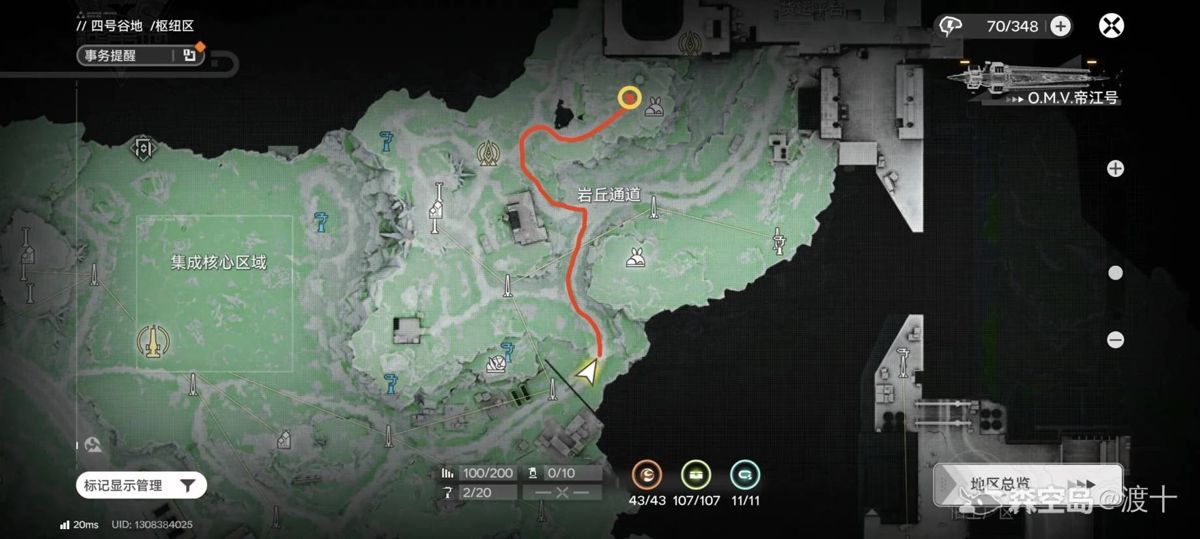Select the rabbit-shaped marker below 岩丘通道
1200x539 pixels.
click(x=635, y=258)
